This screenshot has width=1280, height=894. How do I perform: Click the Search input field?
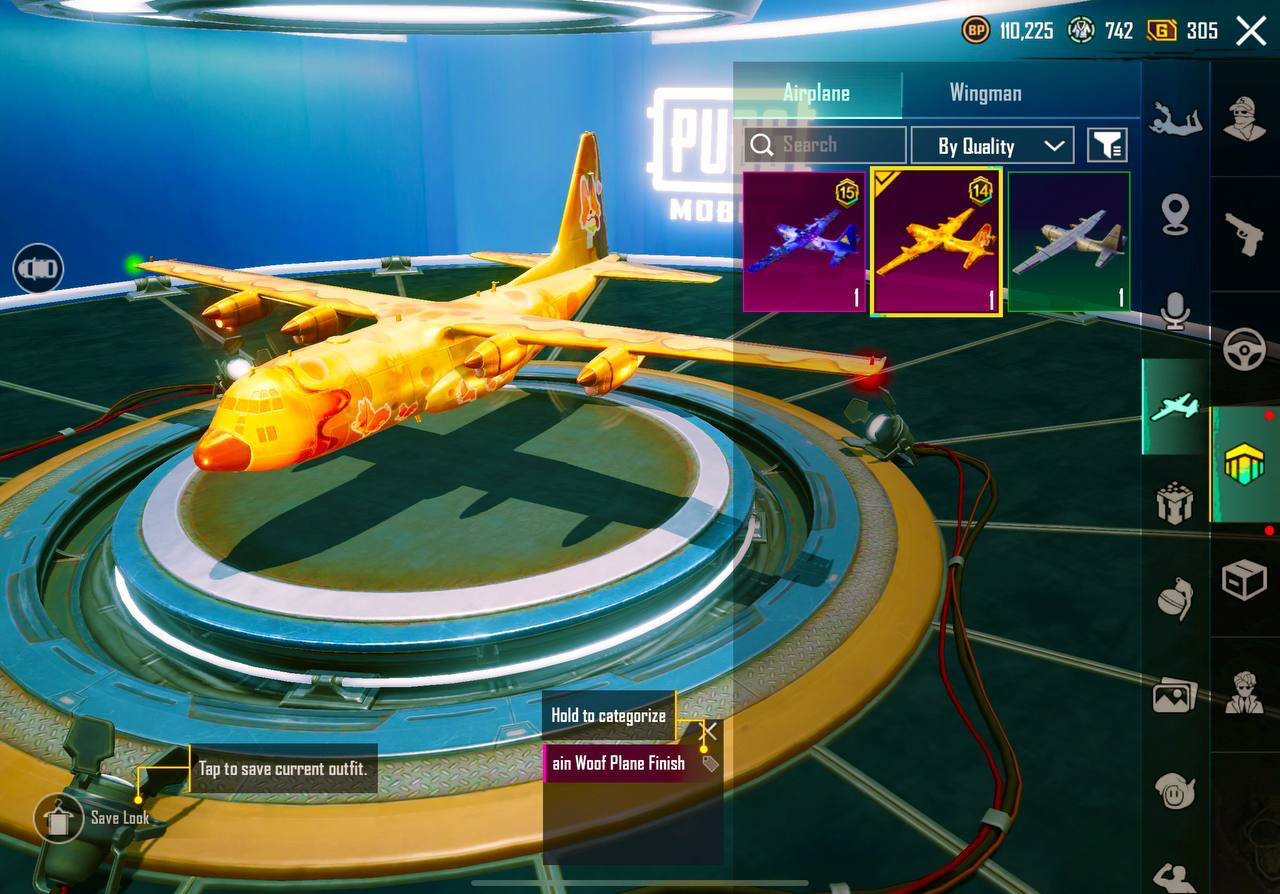[825, 145]
